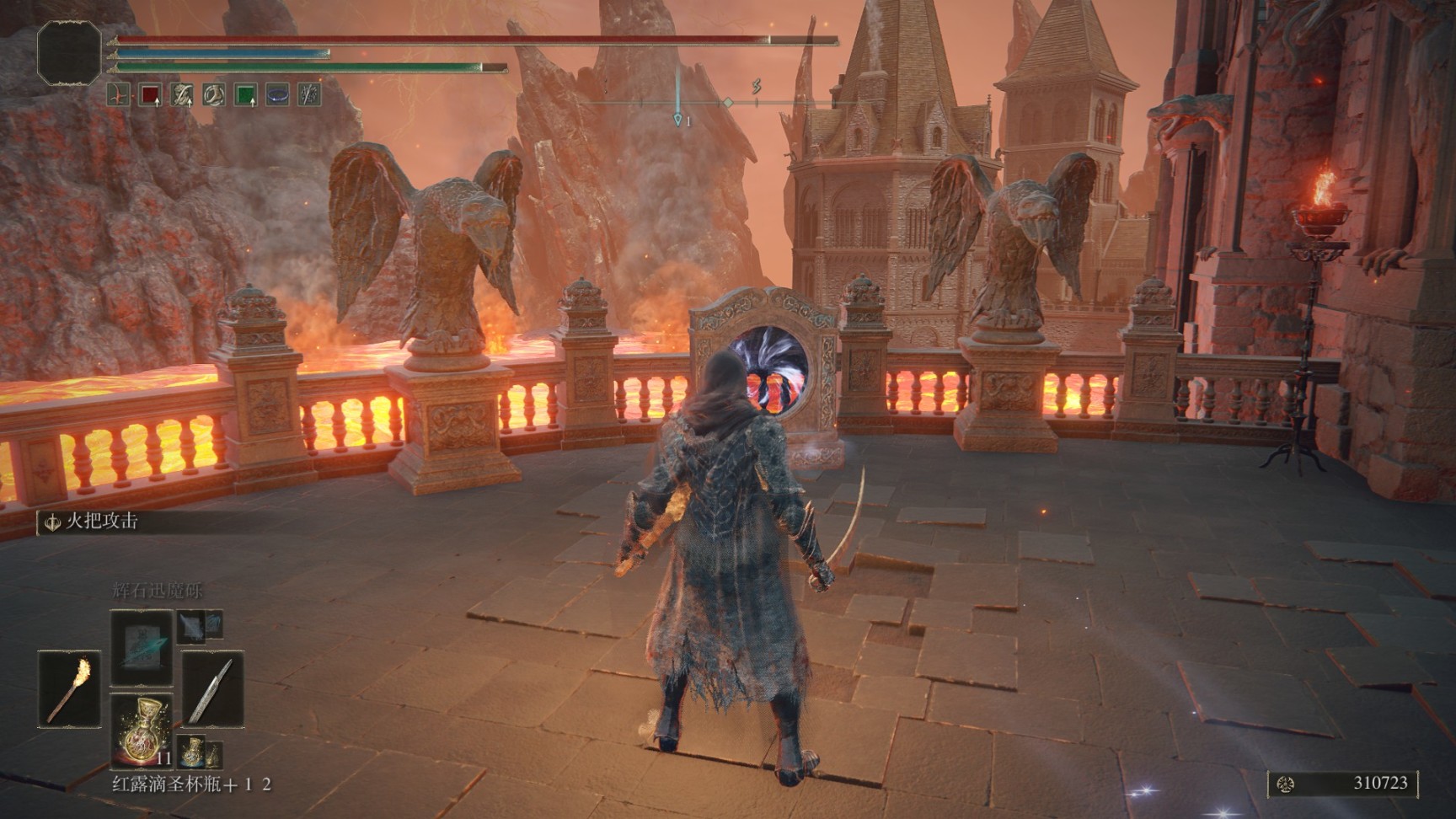This screenshot has width=1456, height=819.
Task: Use the Flask of Crimson Tears
Action: [141, 730]
